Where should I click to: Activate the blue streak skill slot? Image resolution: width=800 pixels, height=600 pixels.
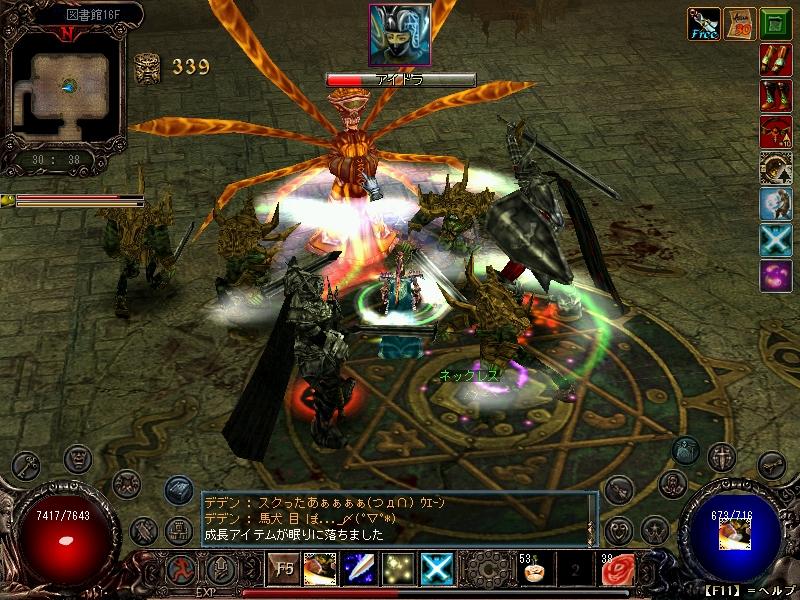(358, 569)
